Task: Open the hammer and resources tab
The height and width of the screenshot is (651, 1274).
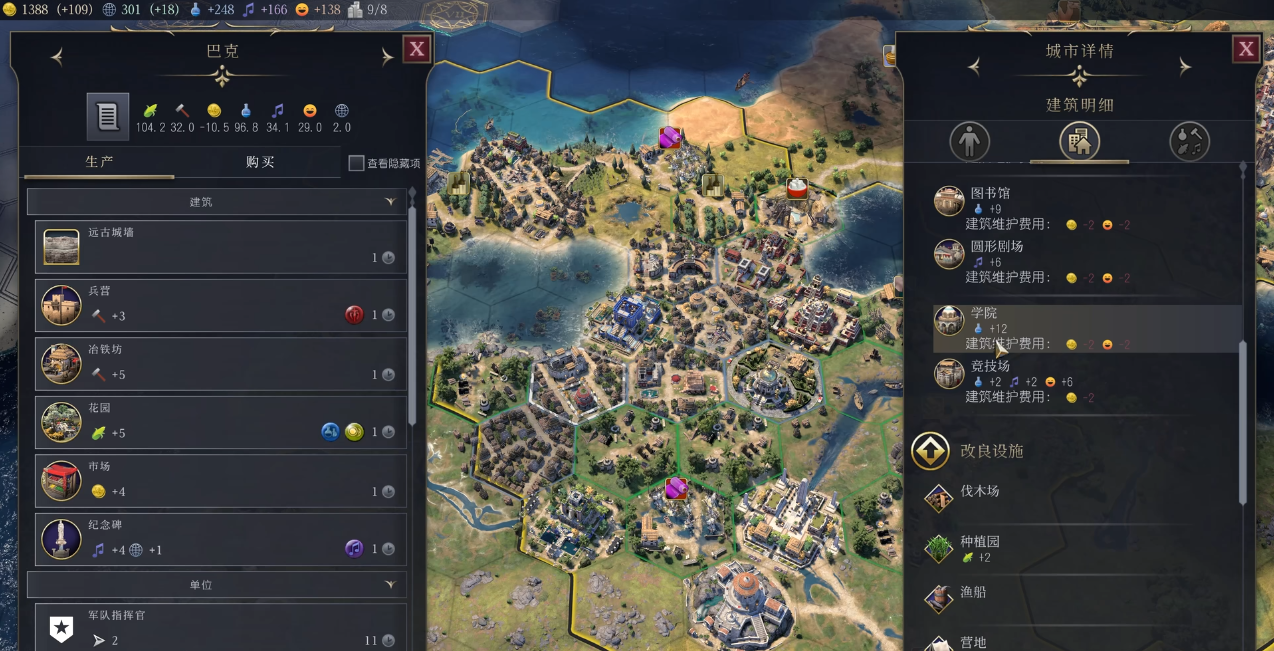Action: click(1189, 142)
